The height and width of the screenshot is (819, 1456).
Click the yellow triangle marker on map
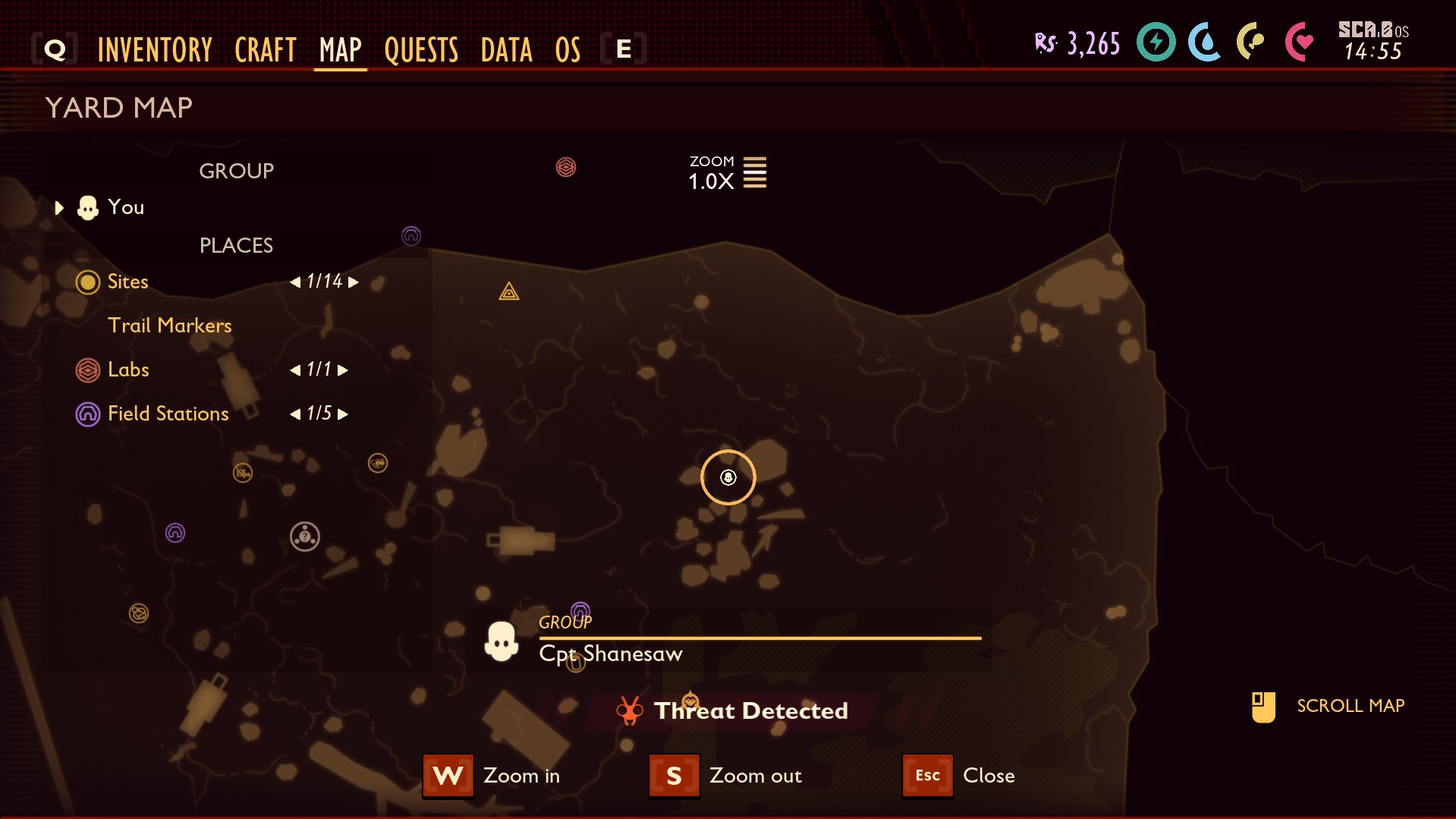click(x=509, y=291)
